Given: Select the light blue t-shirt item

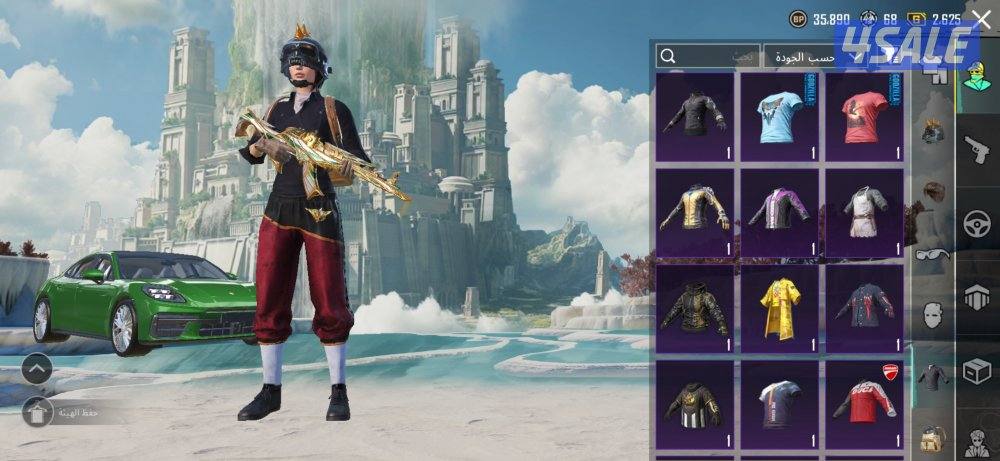Looking at the screenshot, I should tap(780, 116).
